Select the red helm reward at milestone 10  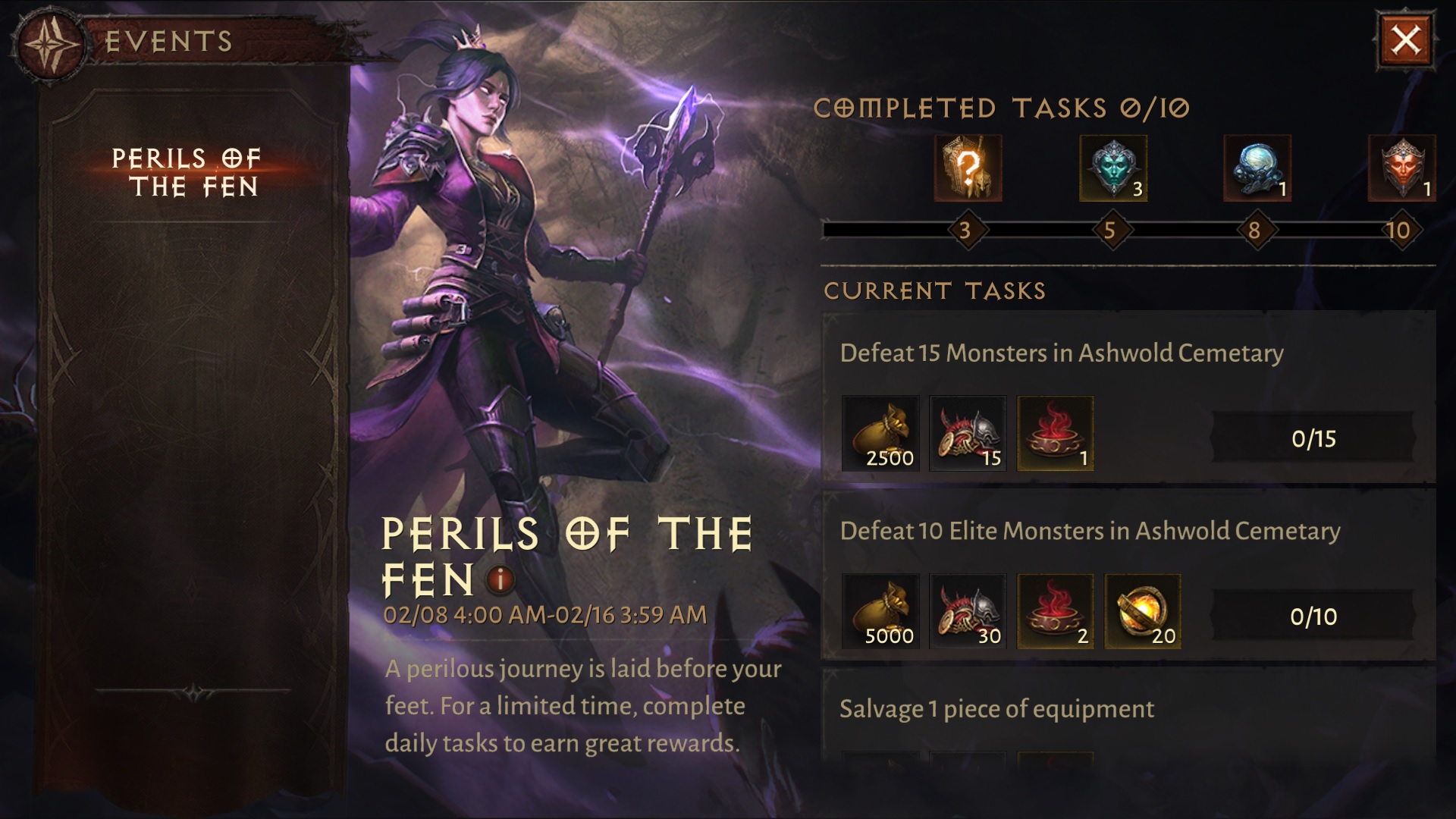[x=1403, y=168]
